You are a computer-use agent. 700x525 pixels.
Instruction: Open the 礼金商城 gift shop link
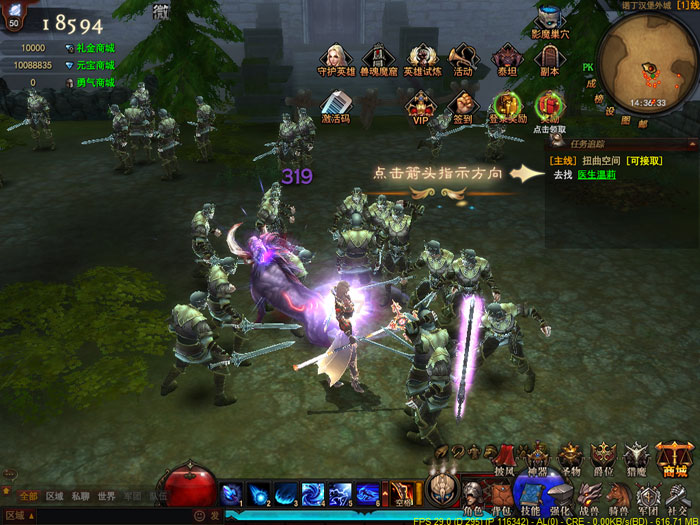click(96, 47)
